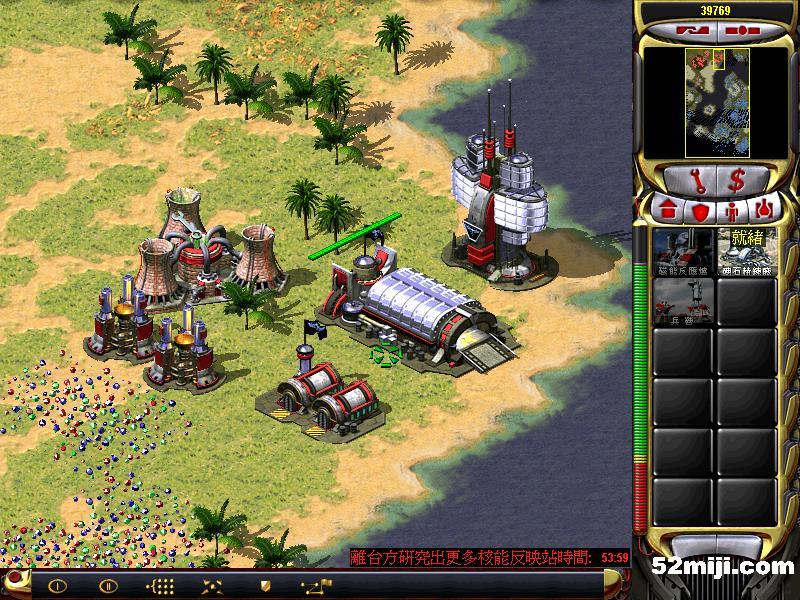This screenshot has width=800, height=600.
Task: Activate the scatter units command icon
Action: coord(212,586)
